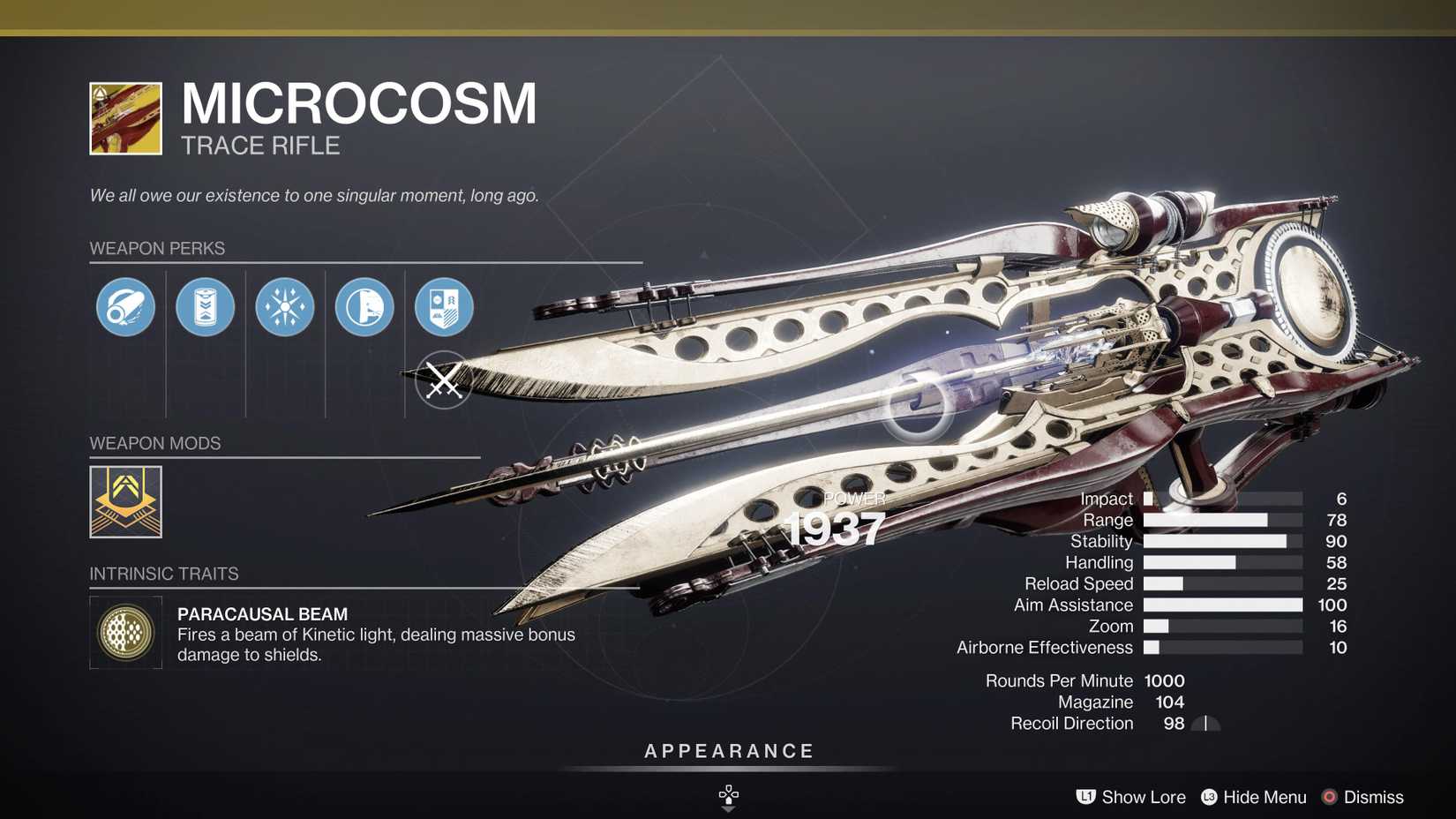
Task: Click the Range stat bar
Action: (1222, 520)
